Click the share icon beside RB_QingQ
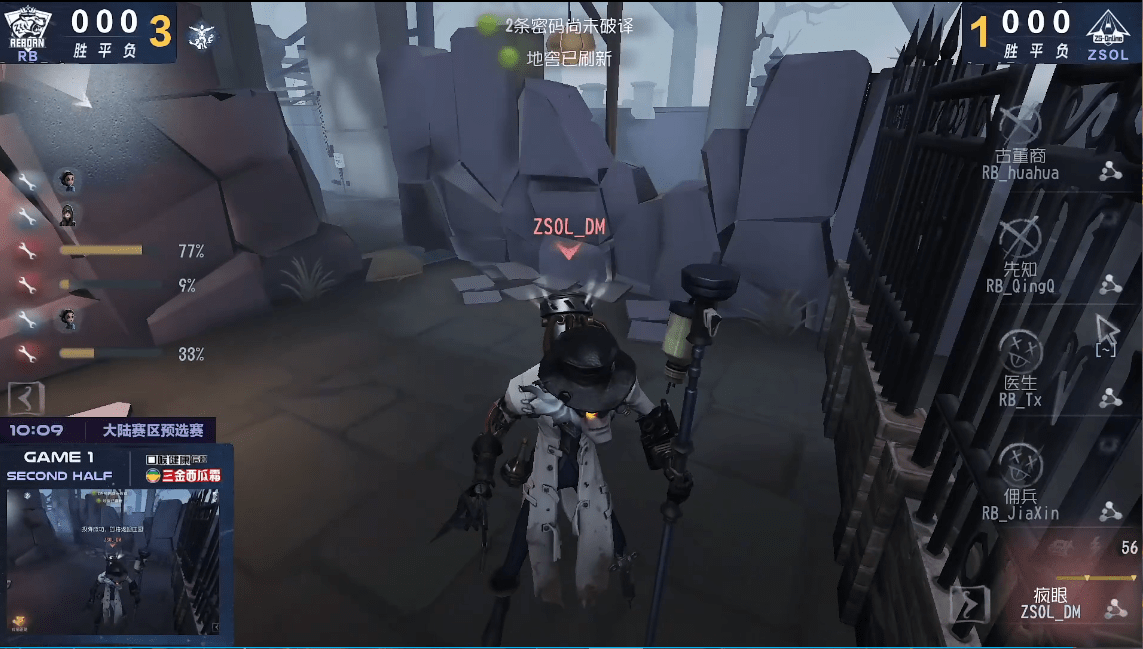The image size is (1143, 649). [1108, 285]
